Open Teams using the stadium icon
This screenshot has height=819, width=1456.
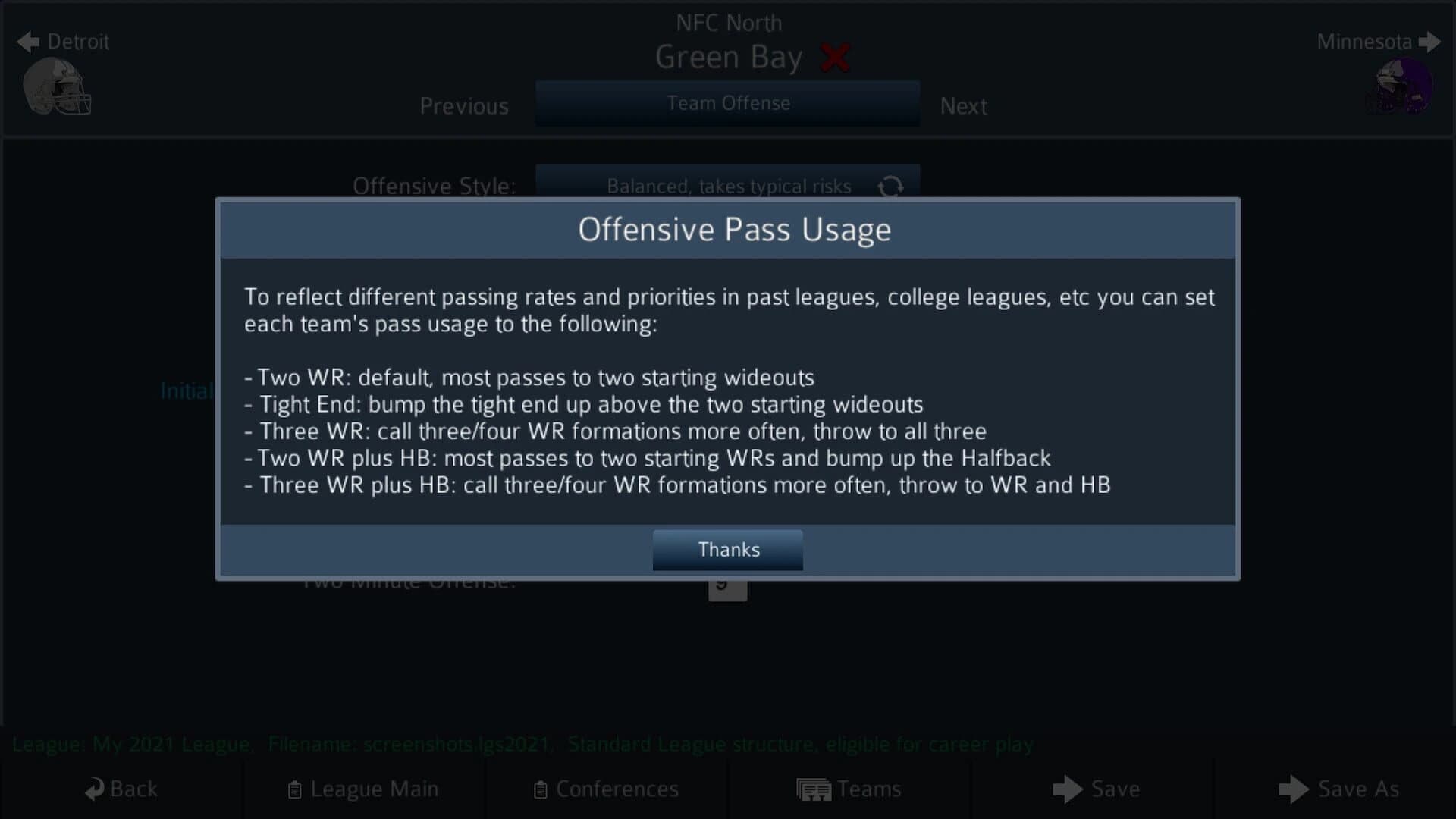click(813, 789)
